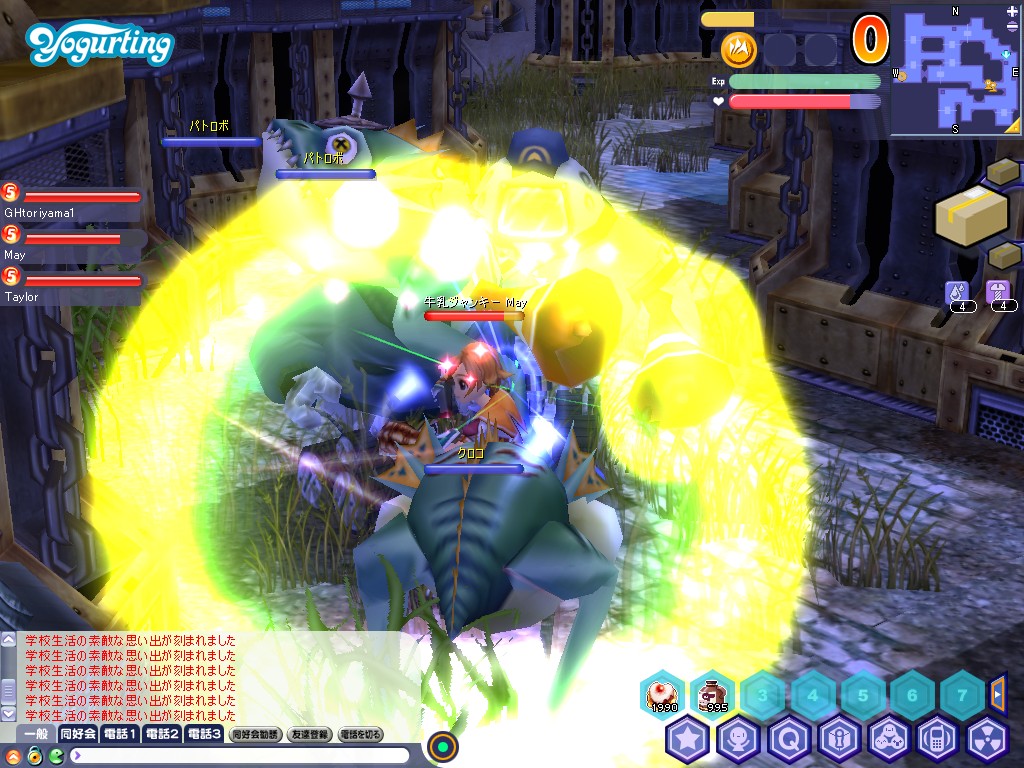This screenshot has width=1024, height=768.
Task: Open the Q hexagon menu button
Action: (788, 740)
